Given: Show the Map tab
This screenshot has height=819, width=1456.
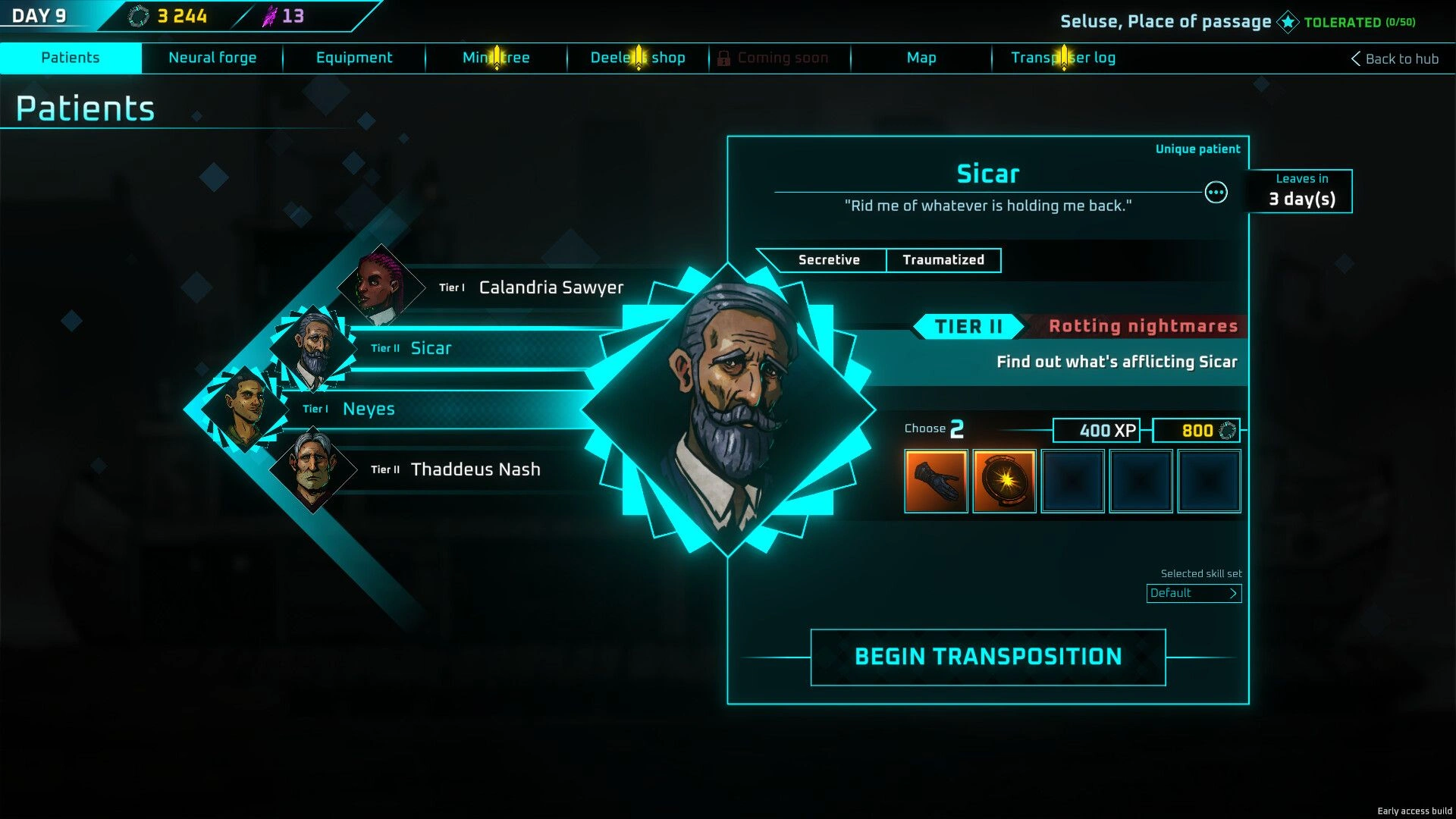Looking at the screenshot, I should point(921,58).
